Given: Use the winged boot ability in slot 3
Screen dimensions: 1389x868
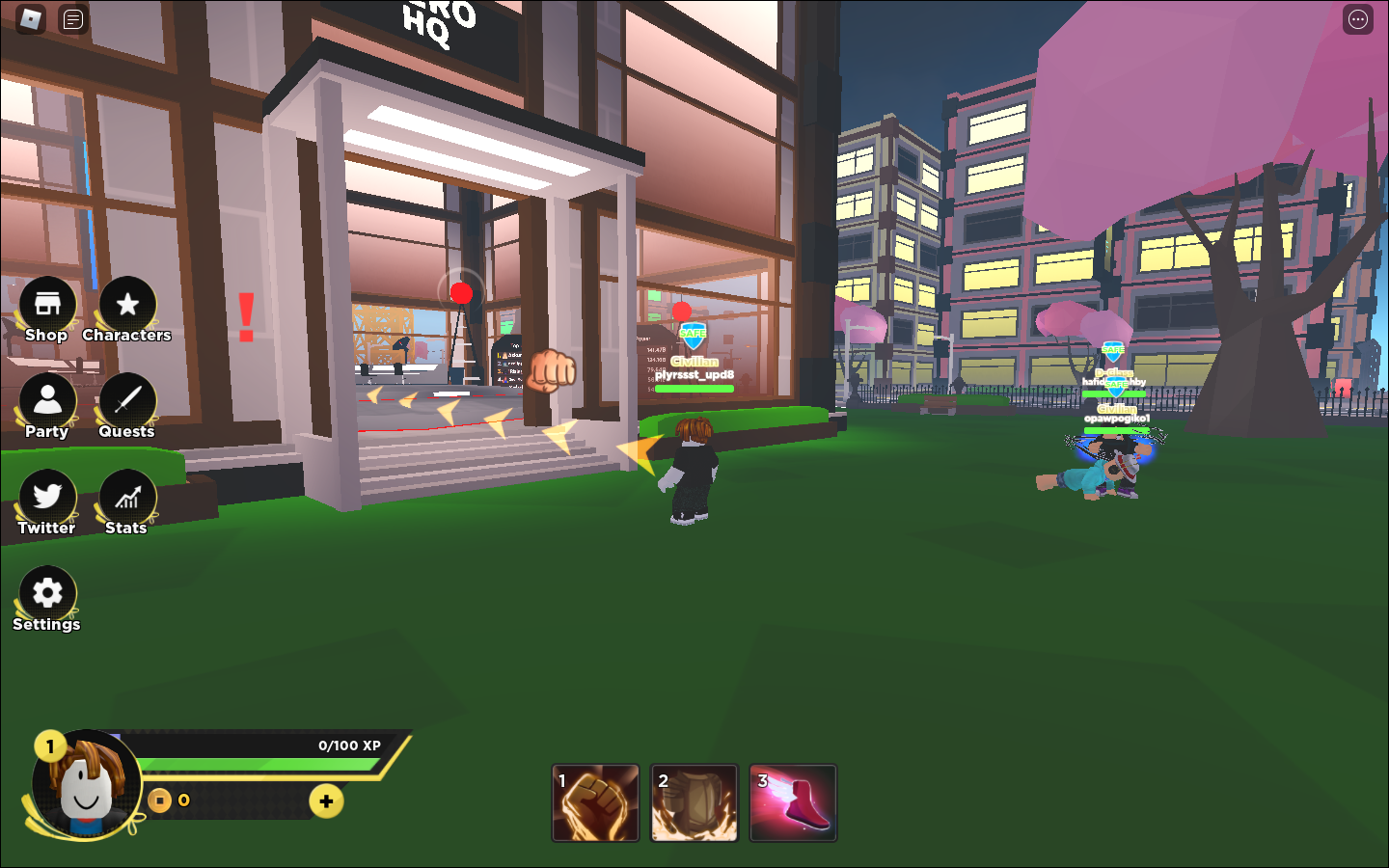Looking at the screenshot, I should tap(793, 802).
